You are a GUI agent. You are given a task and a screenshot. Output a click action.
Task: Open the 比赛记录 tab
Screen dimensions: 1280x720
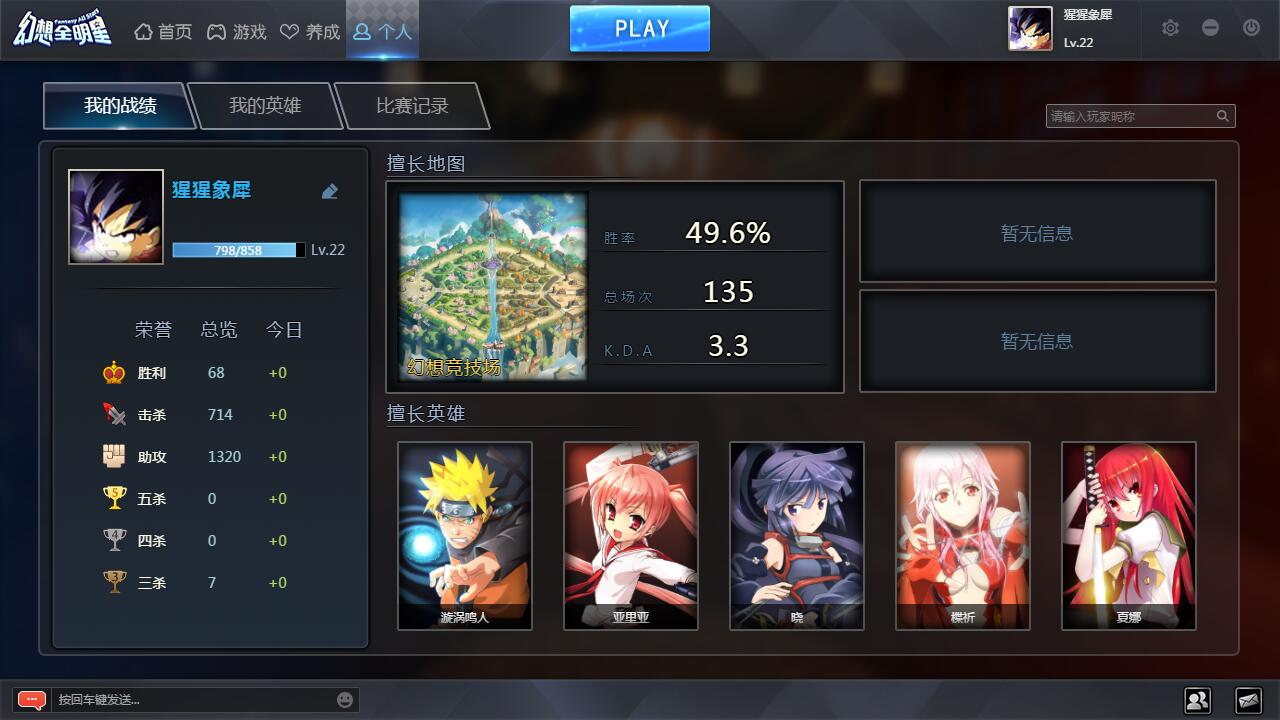pyautogui.click(x=411, y=104)
